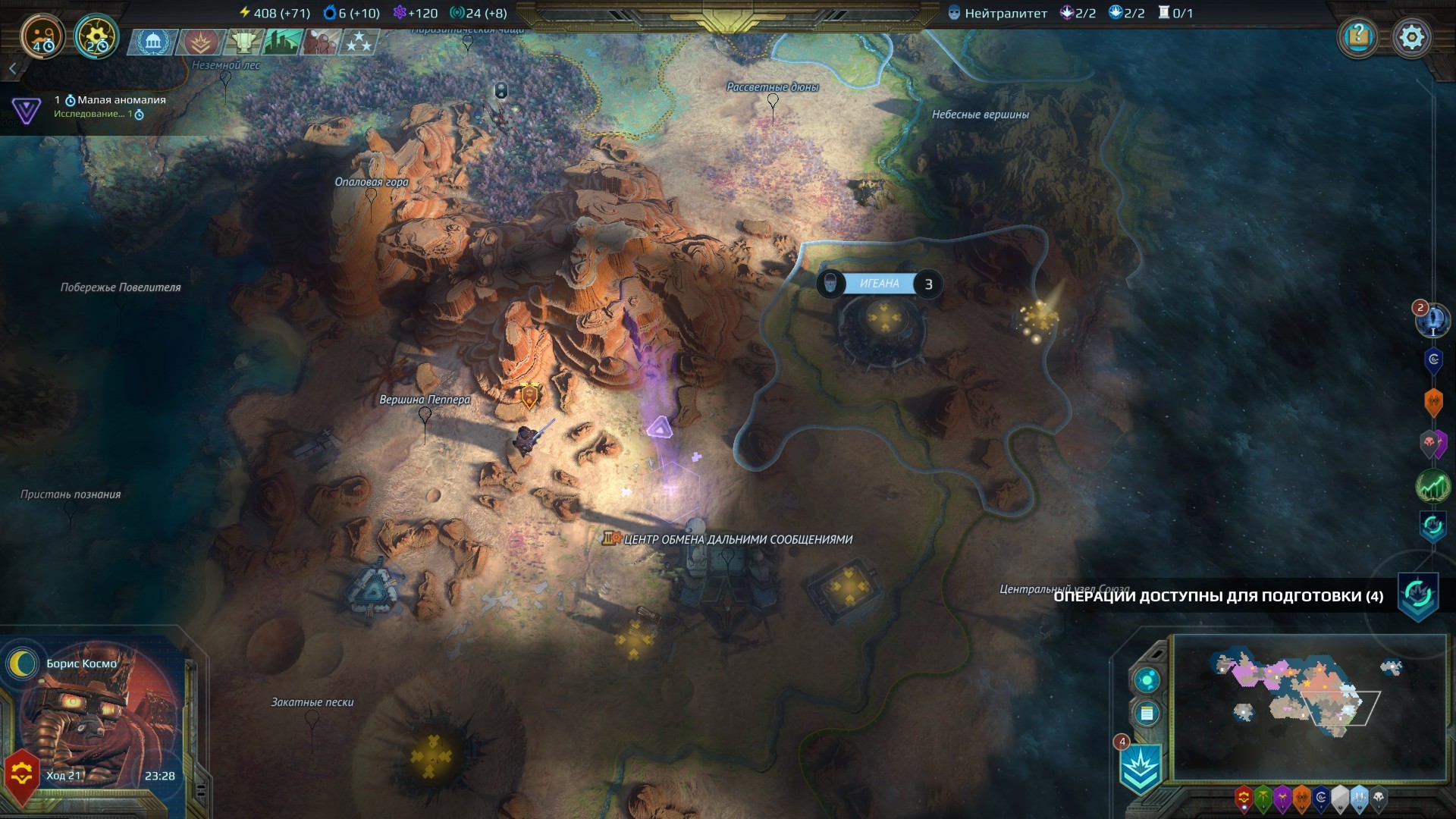This screenshot has width=1456, height=819.
Task: Open the blue sphere notification with badge 2
Action: click(1432, 319)
